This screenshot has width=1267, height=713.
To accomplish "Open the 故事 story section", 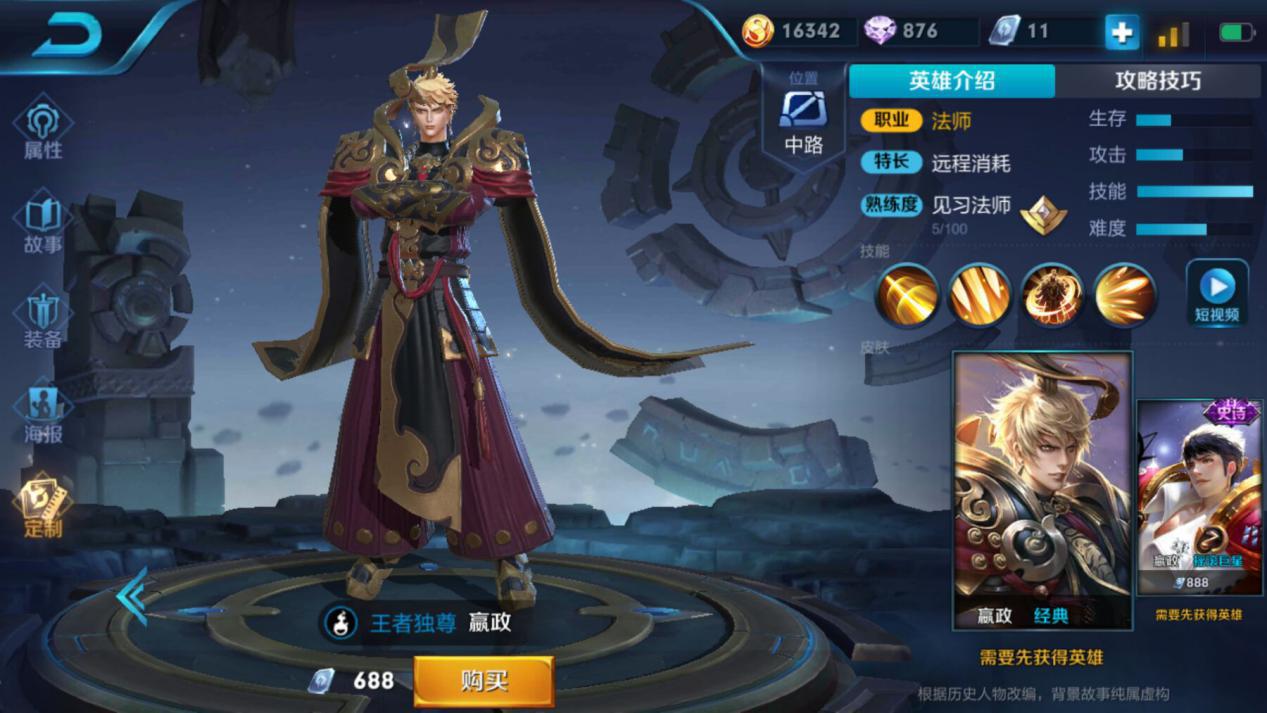I will click(x=43, y=224).
